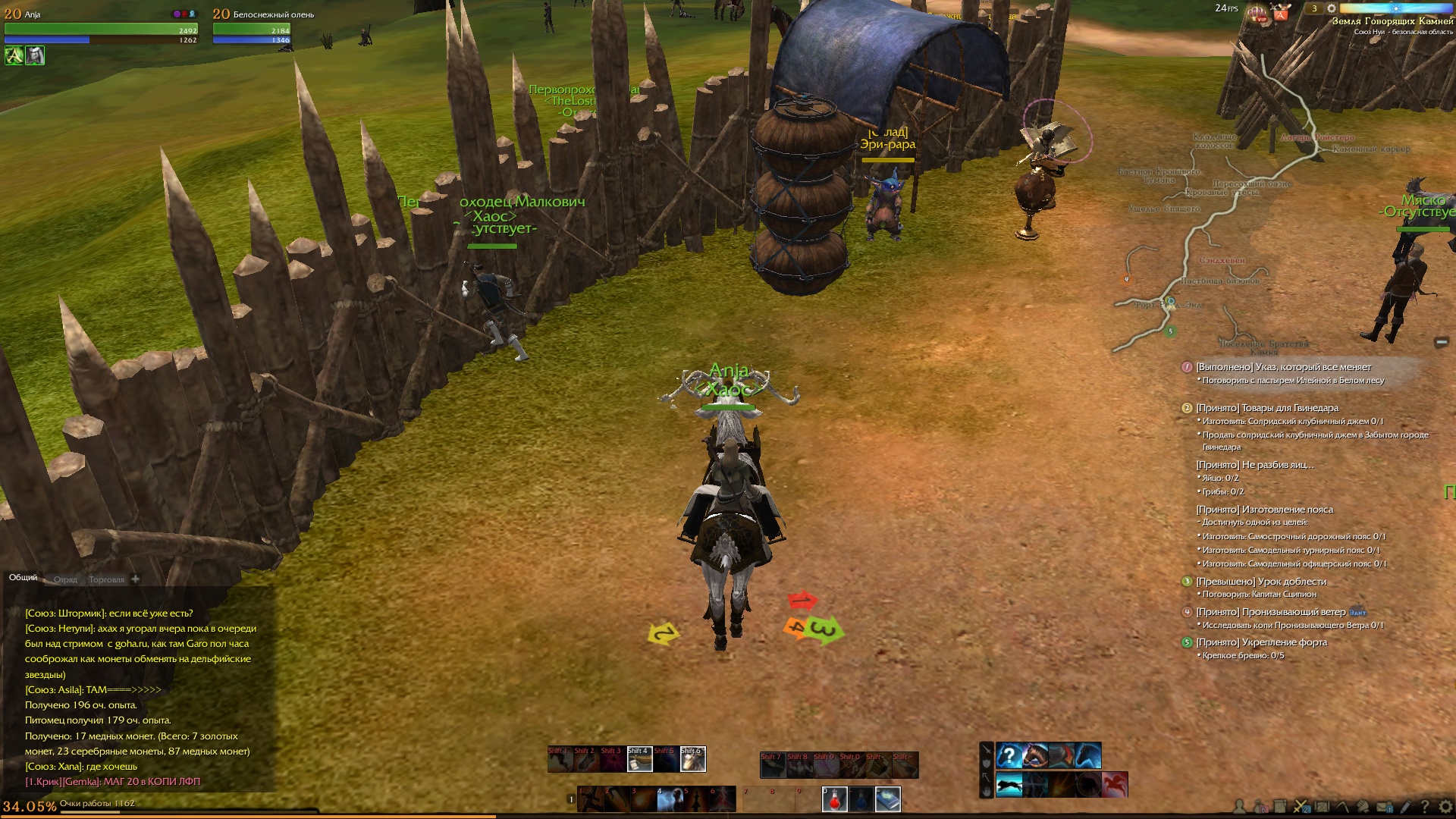Open the question mark help icon

[1424, 807]
